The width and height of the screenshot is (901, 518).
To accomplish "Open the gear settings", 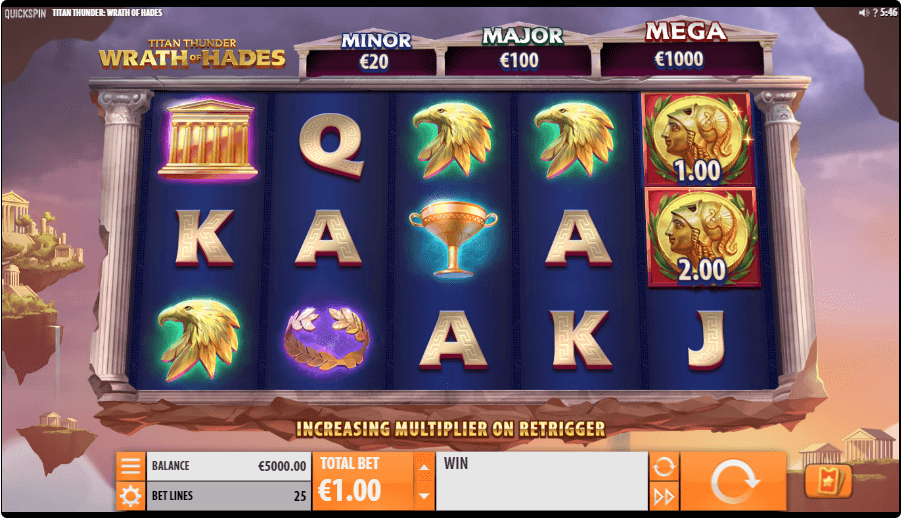I will coord(129,496).
